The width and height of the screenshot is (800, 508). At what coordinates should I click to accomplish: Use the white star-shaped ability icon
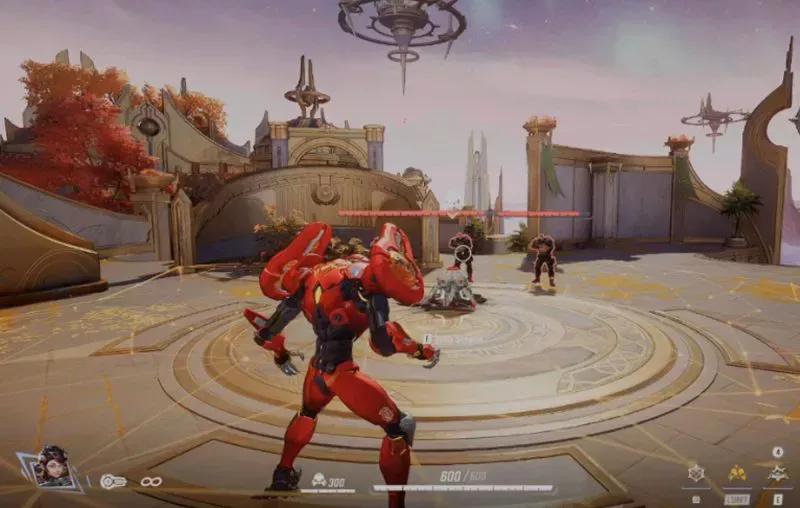click(778, 473)
